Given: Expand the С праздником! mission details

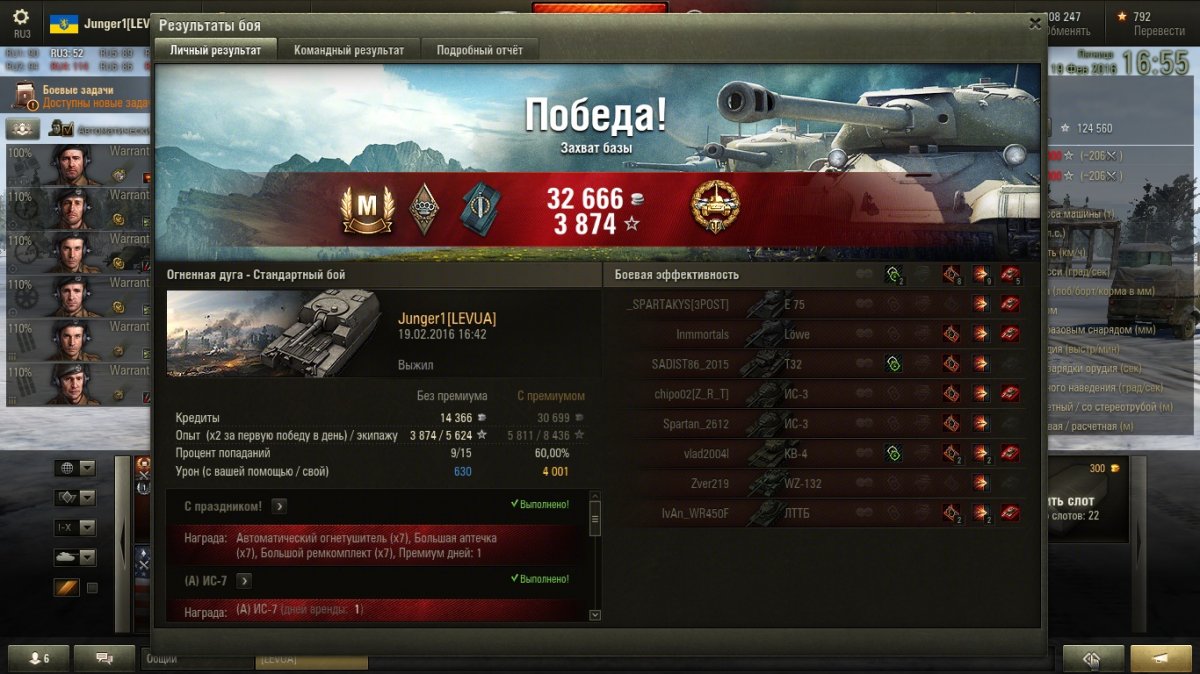Looking at the screenshot, I should (x=279, y=506).
